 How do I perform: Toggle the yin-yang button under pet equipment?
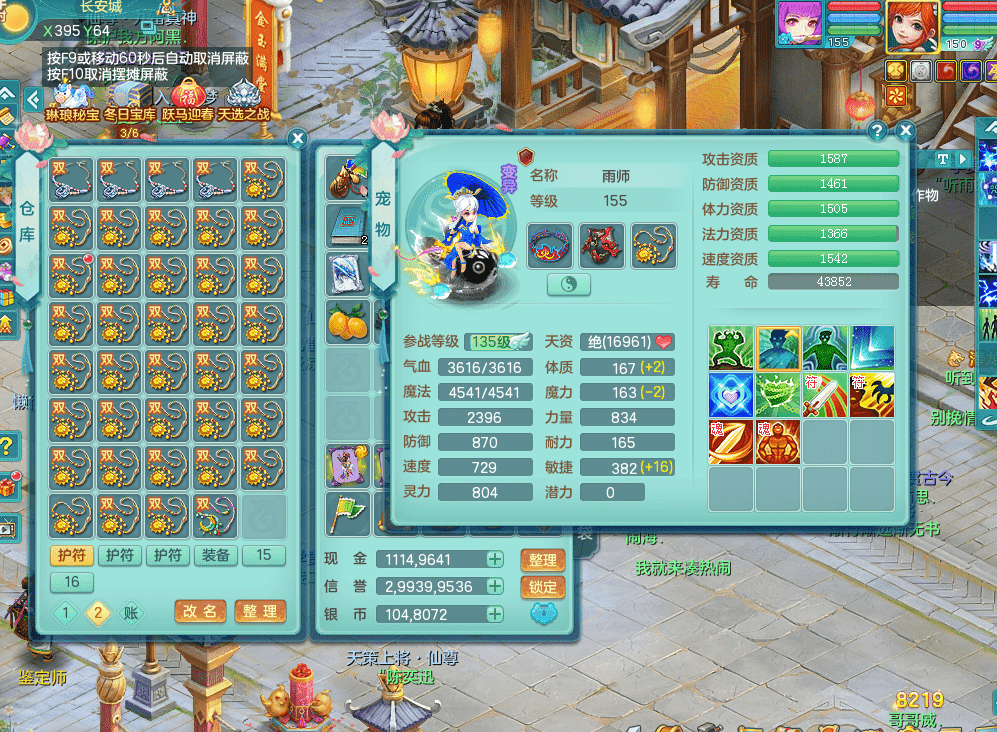(x=569, y=285)
